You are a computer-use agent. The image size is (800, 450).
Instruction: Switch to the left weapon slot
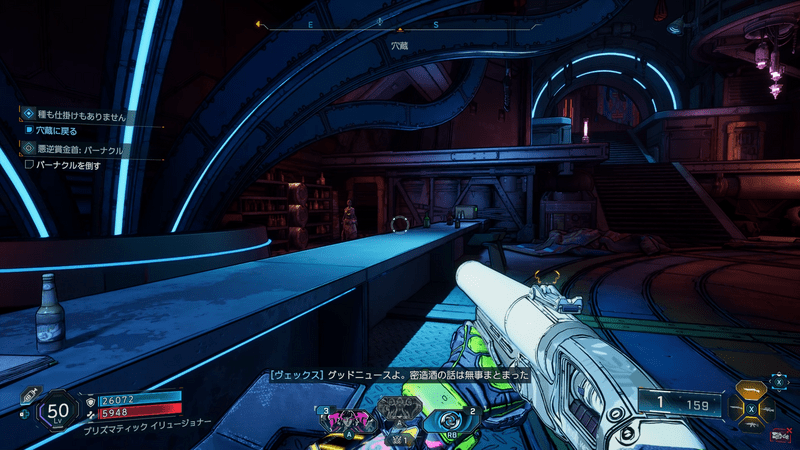point(738,409)
